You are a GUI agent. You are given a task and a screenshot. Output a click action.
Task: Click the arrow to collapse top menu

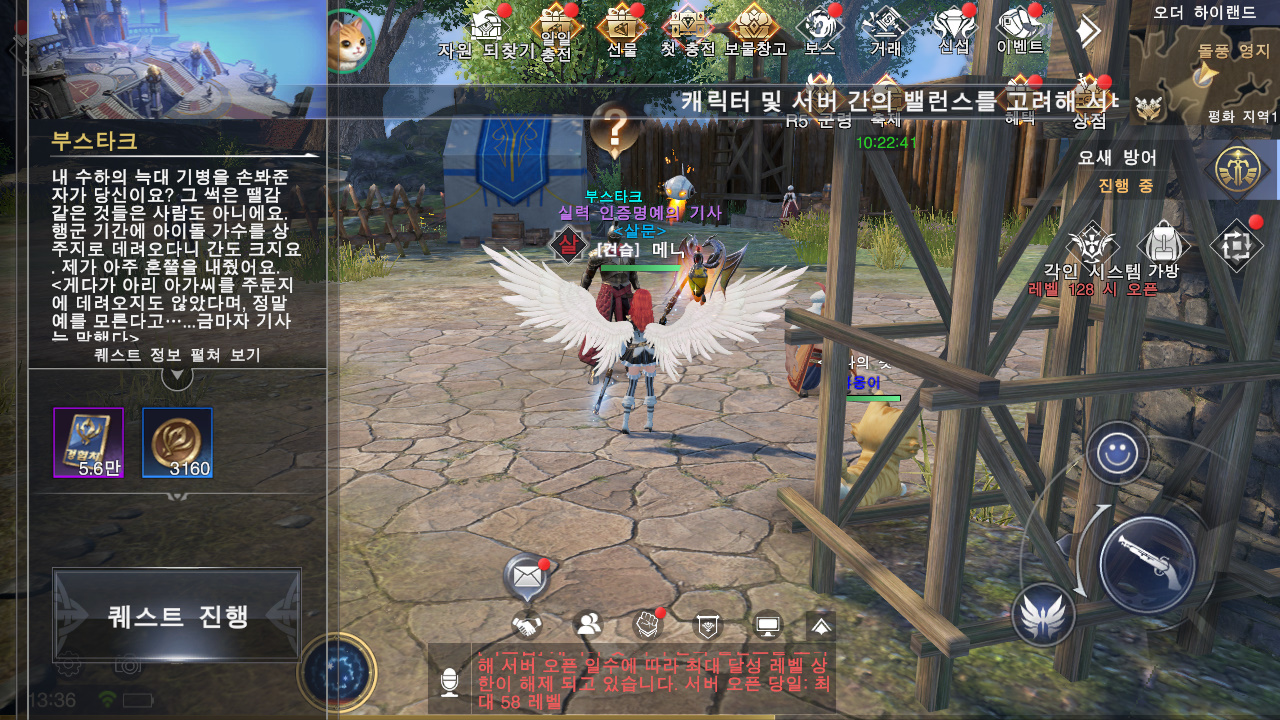(x=1087, y=32)
